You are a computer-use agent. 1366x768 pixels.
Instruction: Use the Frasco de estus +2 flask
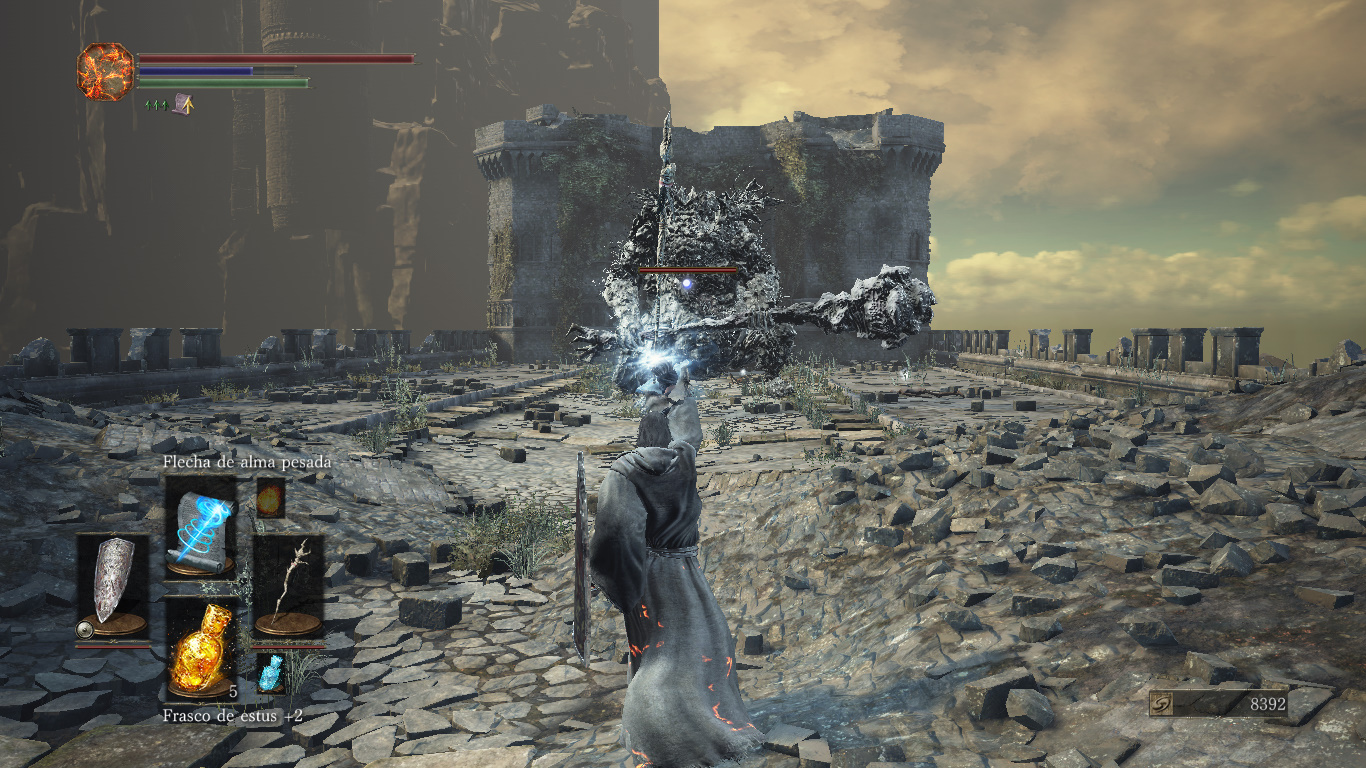[x=201, y=647]
